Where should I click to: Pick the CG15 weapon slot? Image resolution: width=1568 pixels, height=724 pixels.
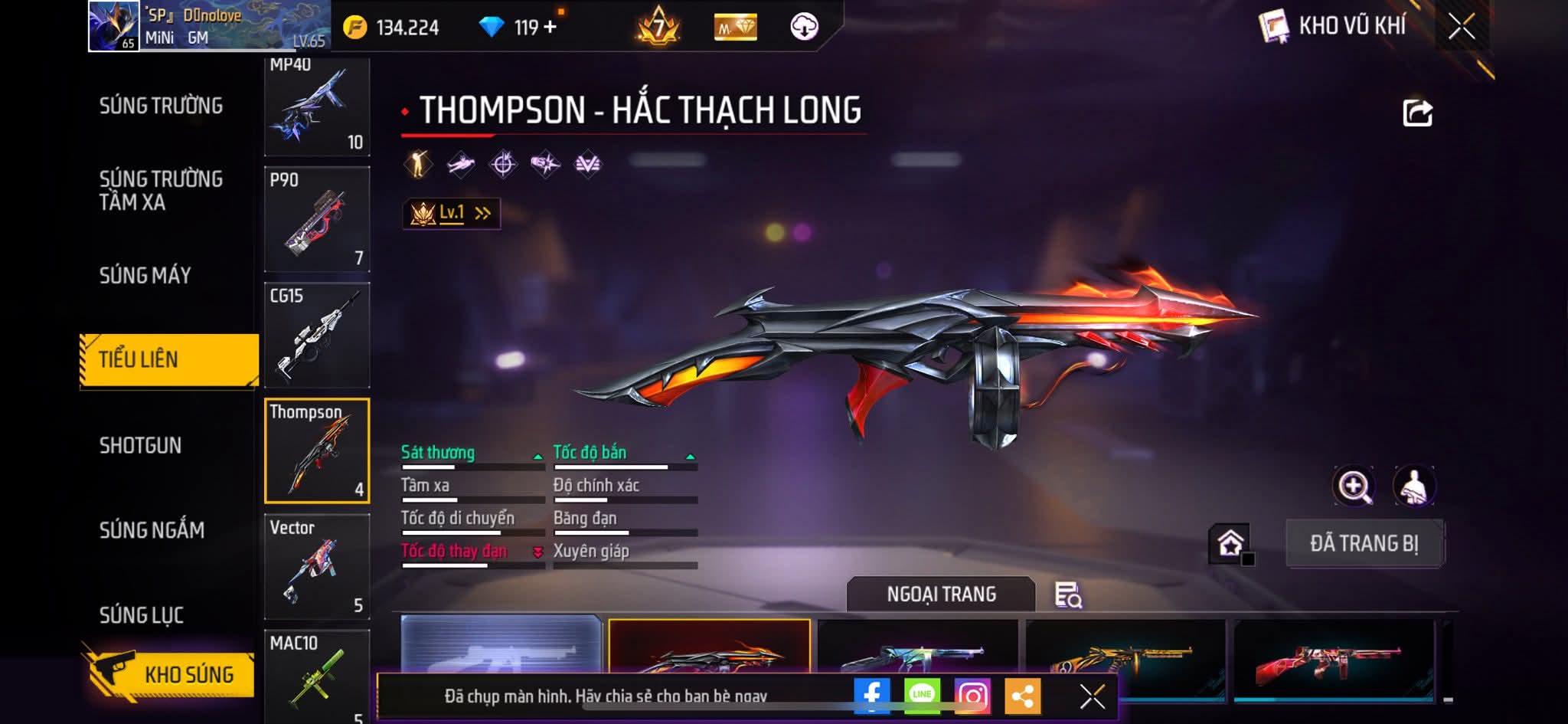coord(317,335)
